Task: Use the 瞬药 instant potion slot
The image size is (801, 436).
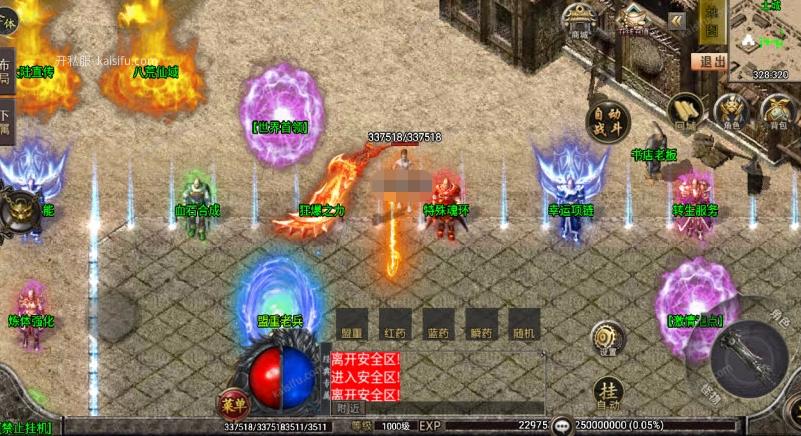Action: [480, 323]
